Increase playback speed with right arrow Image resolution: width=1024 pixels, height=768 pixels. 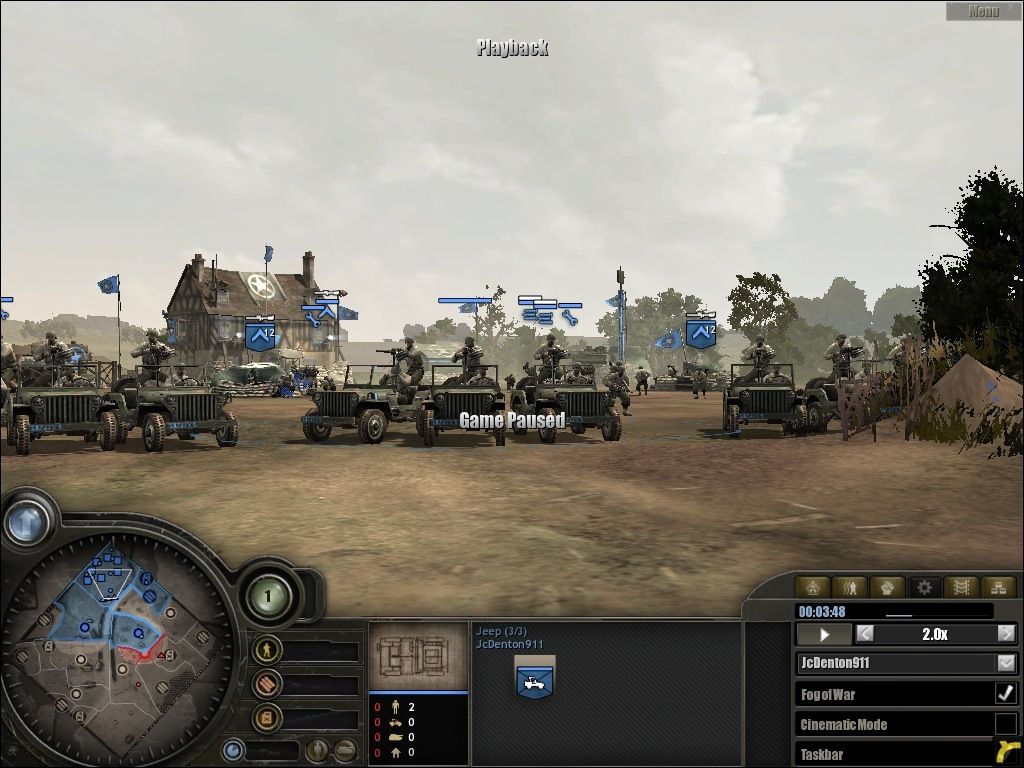[1006, 634]
